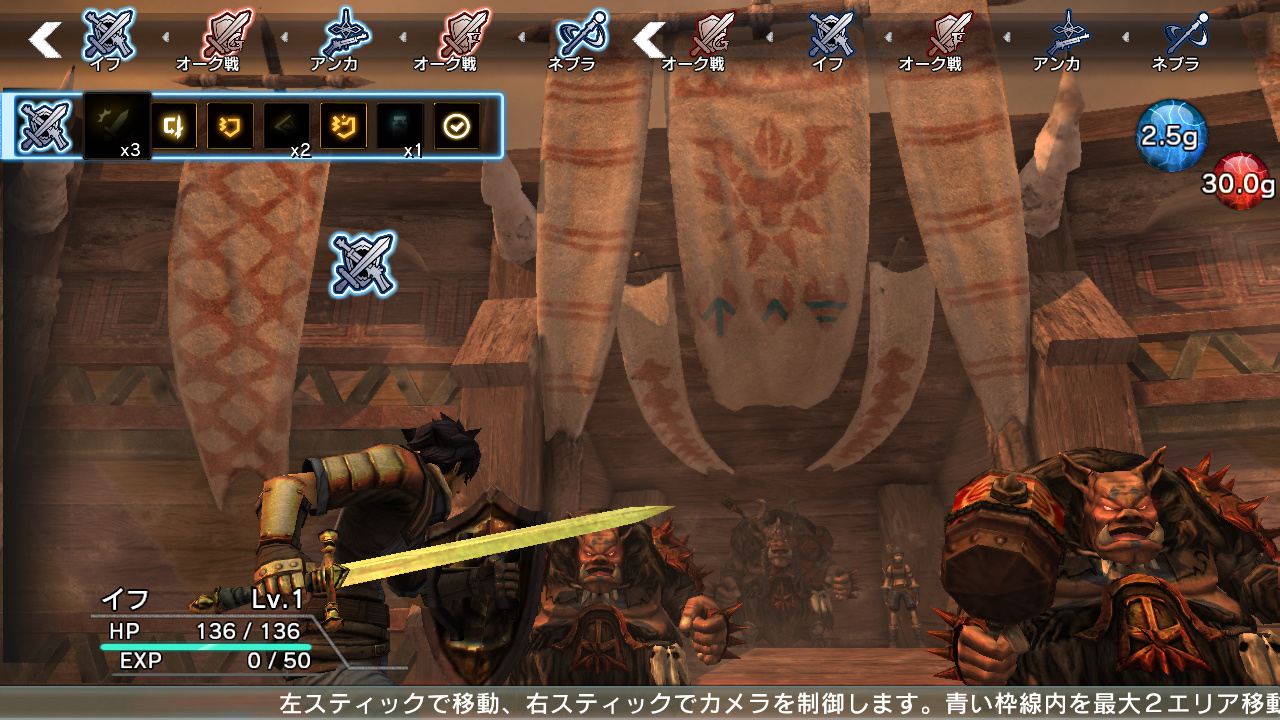Expand the left white back chevron
The image size is (1280, 720).
[44, 42]
